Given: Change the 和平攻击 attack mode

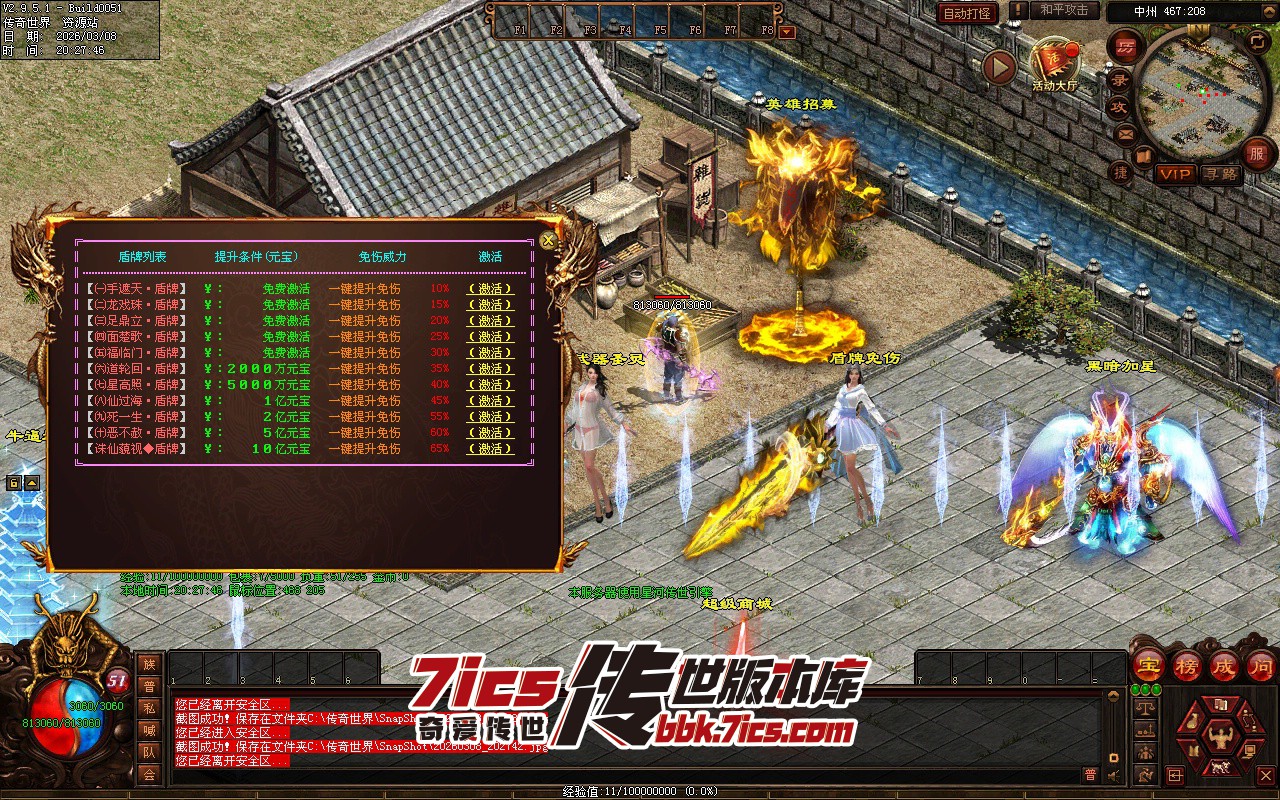Looking at the screenshot, I should point(1064,10).
